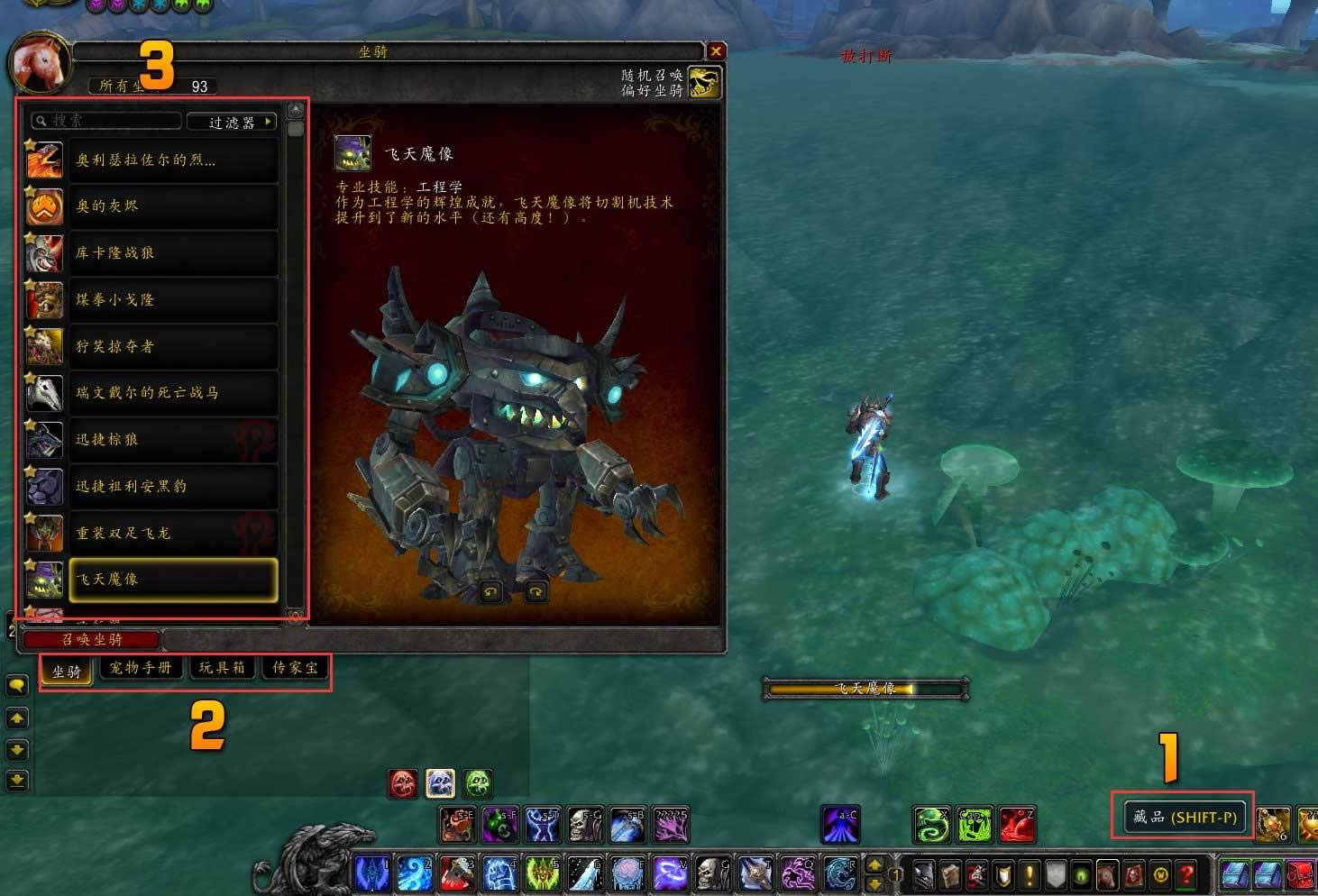Select the 奥的灰烬 mount row
1318x896 pixels.
pyautogui.click(x=171, y=206)
